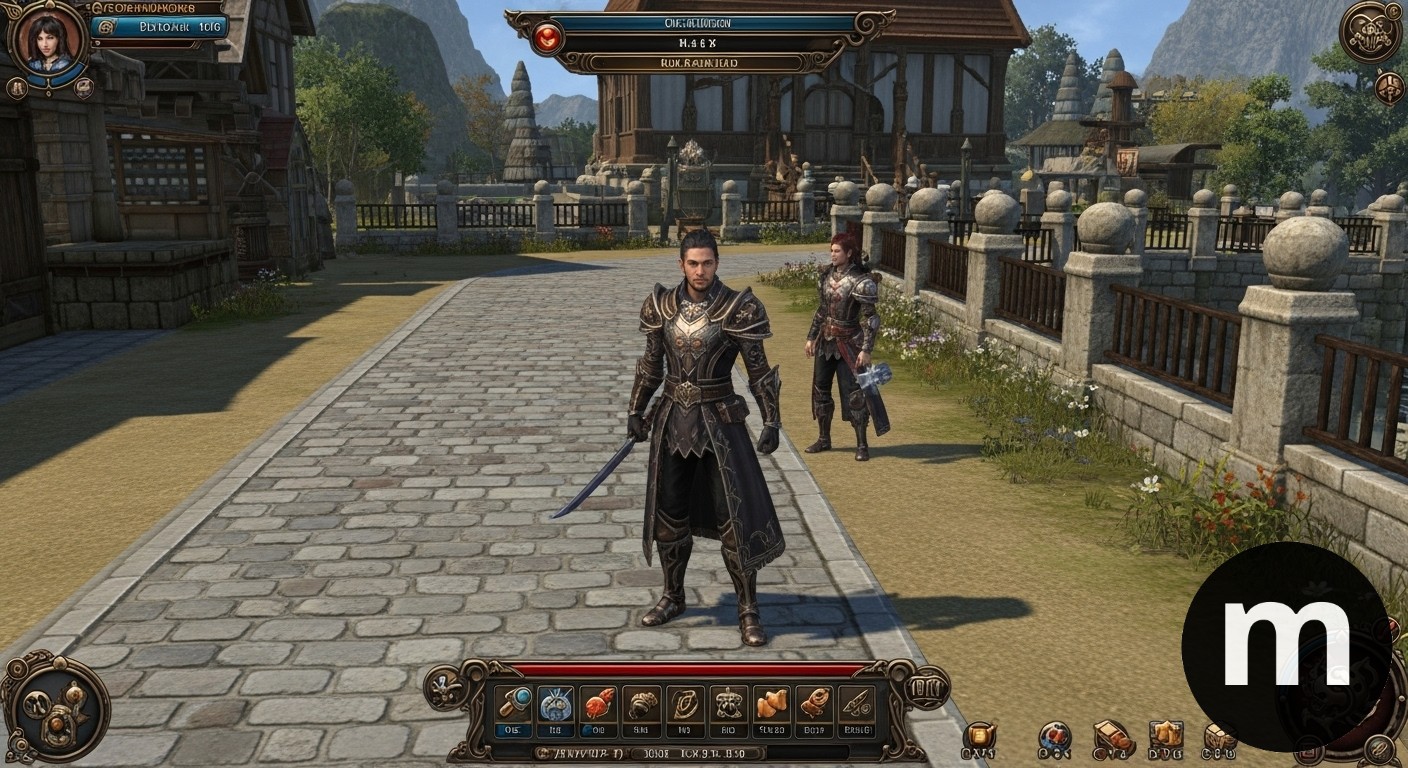Click the gear-like round button, bottom-left corner

[x=55, y=708]
